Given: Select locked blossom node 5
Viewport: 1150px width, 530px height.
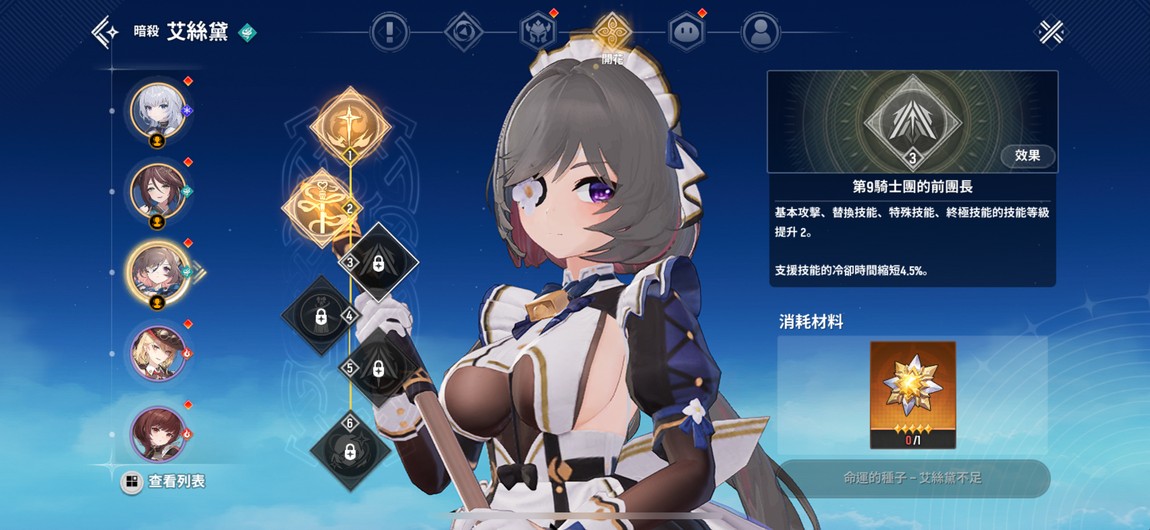Looking at the screenshot, I should pyautogui.click(x=378, y=368).
